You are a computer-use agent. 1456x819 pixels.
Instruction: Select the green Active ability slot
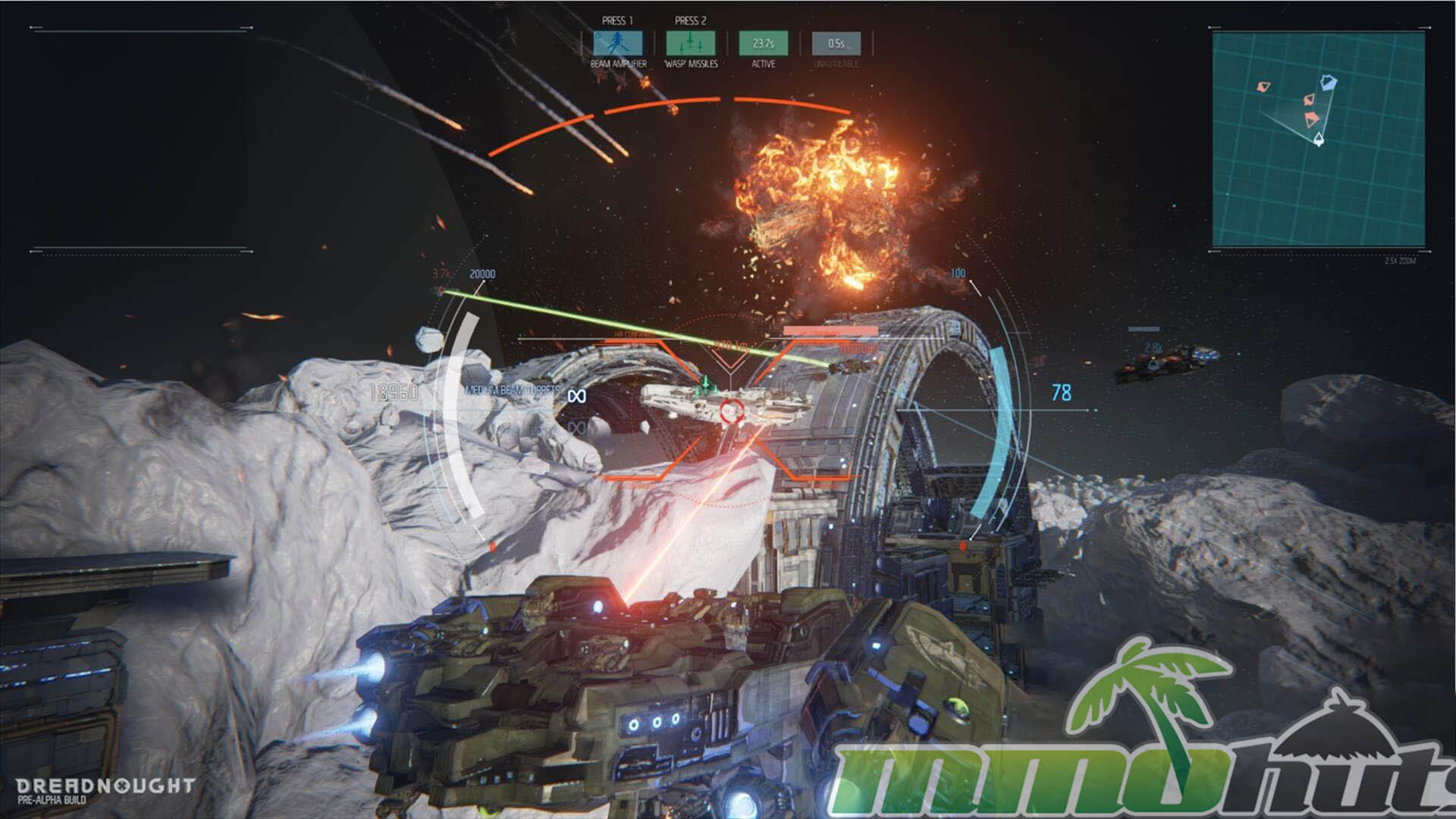(x=763, y=43)
